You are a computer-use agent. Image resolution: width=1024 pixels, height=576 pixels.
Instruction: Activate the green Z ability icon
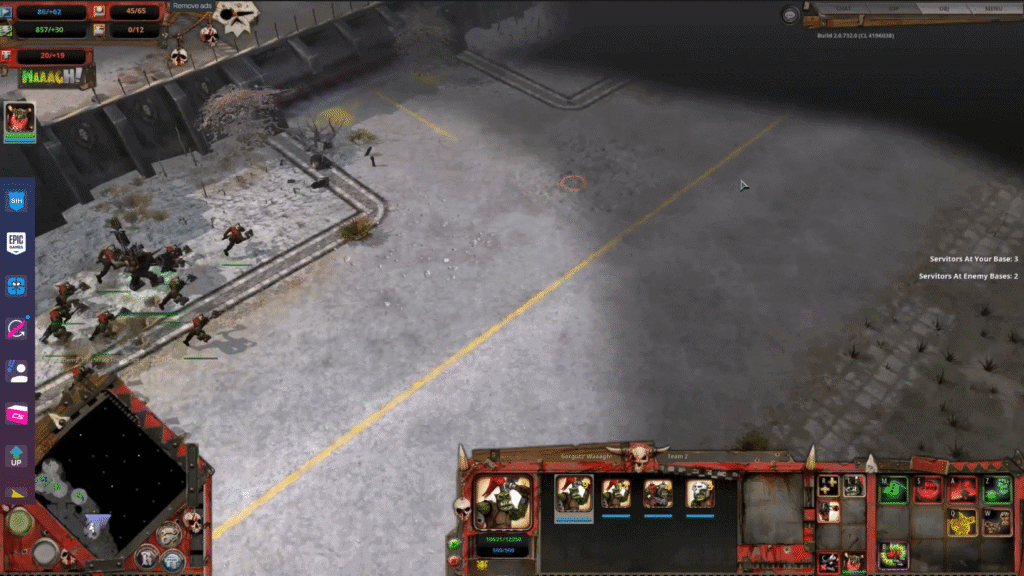pyautogui.click(x=996, y=490)
